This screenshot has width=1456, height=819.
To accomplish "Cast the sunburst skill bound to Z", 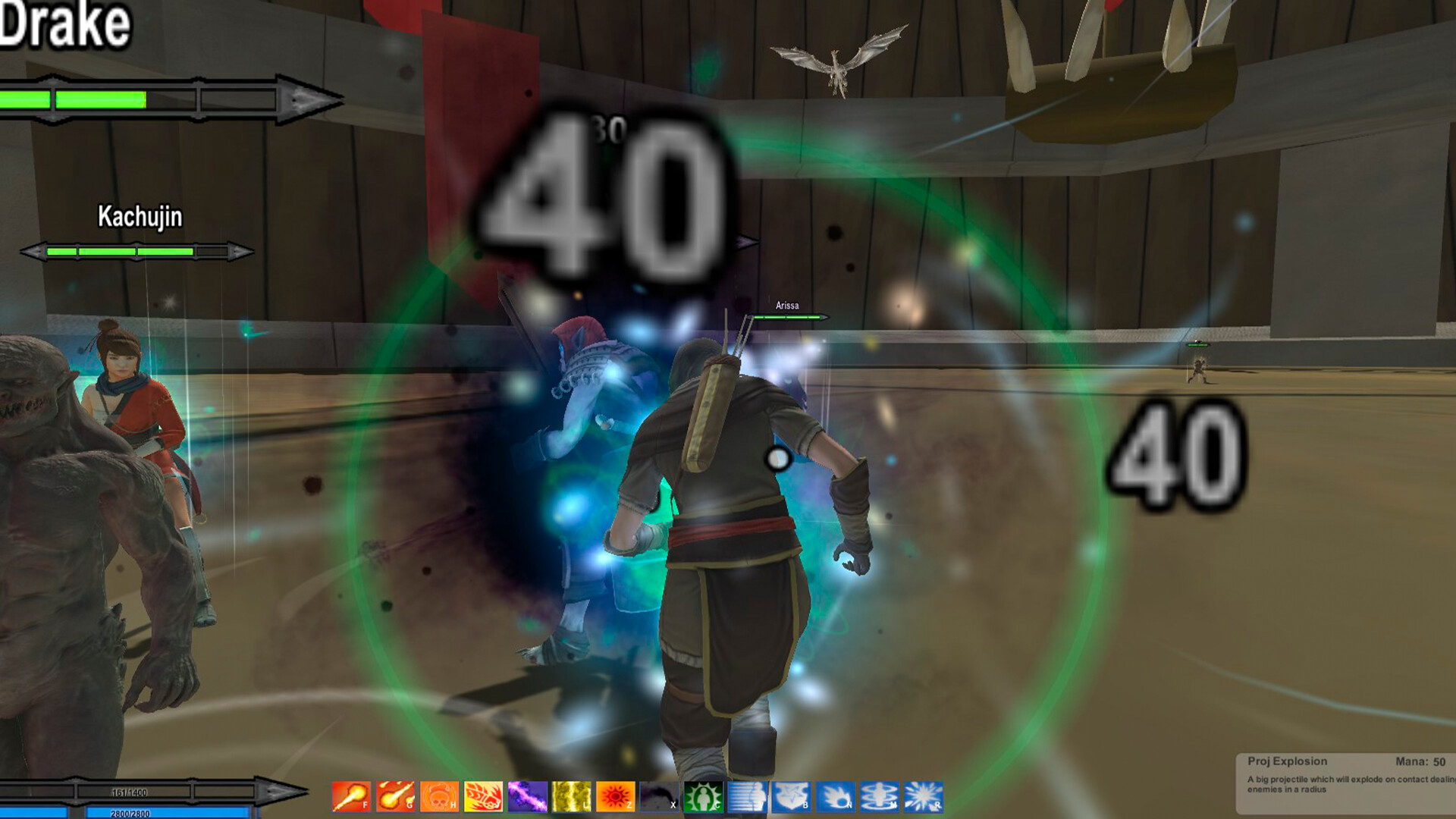I will [616, 798].
